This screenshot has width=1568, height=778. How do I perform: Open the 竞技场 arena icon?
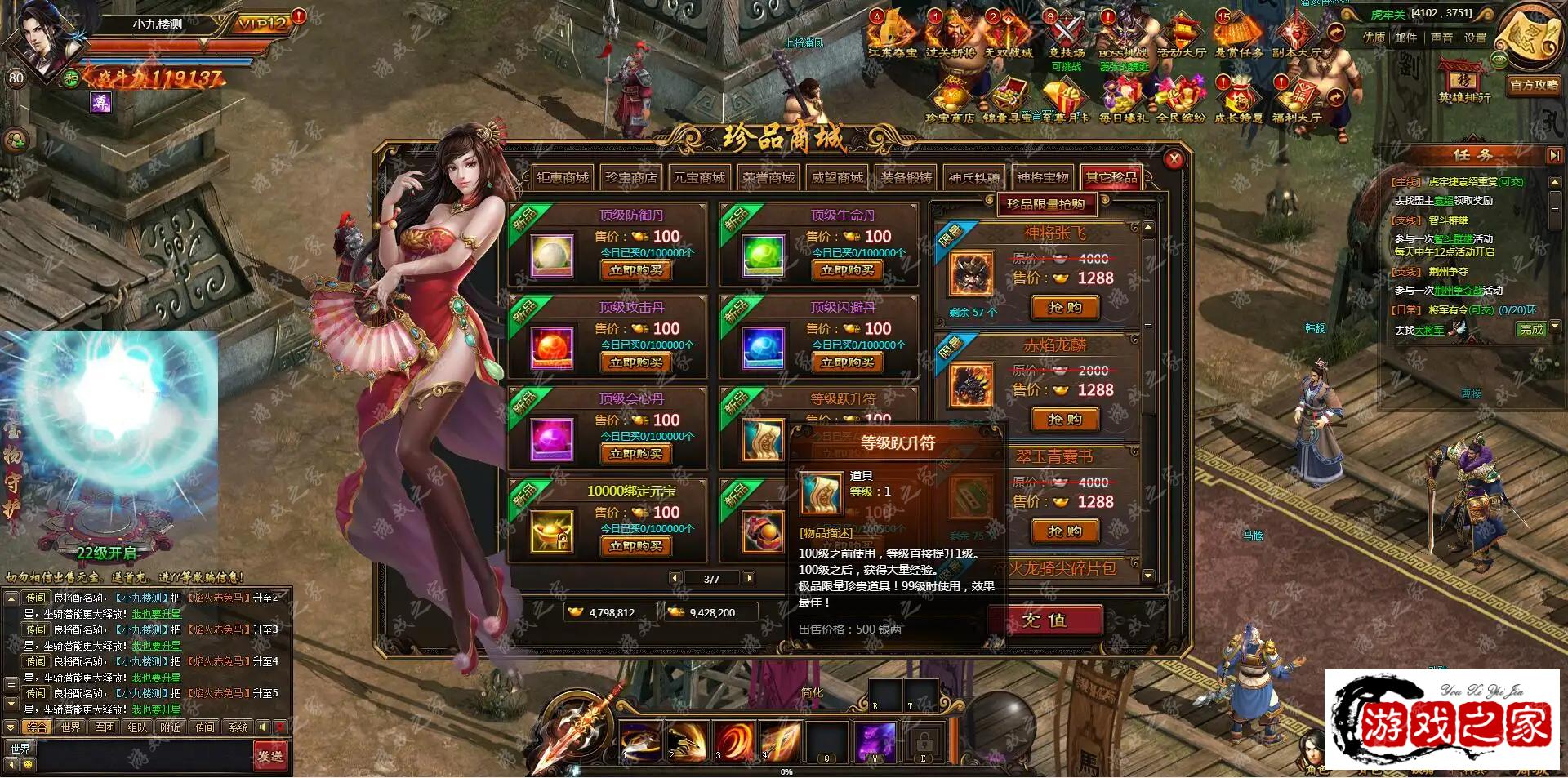point(1066,37)
